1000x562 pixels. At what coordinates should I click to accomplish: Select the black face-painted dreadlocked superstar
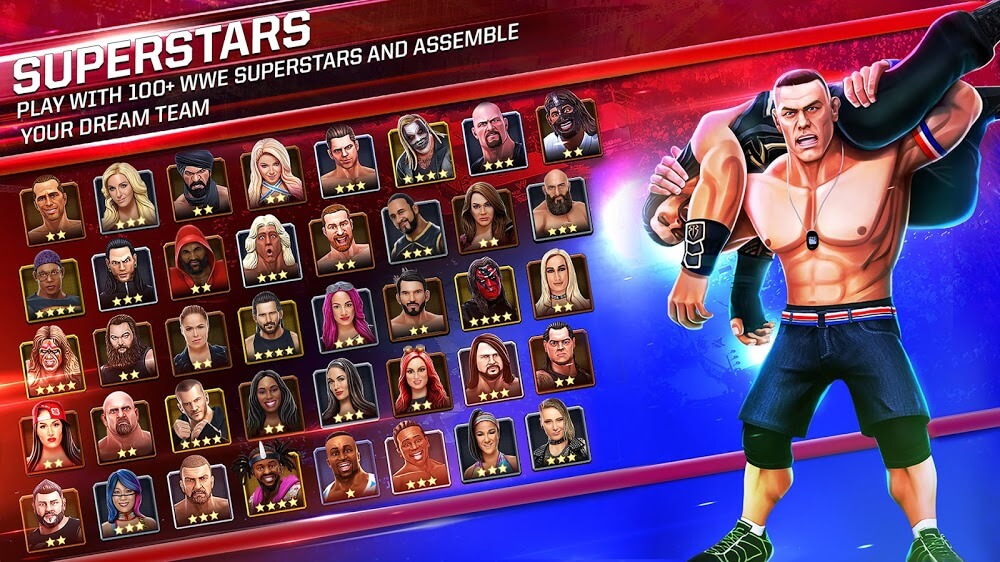point(567,128)
